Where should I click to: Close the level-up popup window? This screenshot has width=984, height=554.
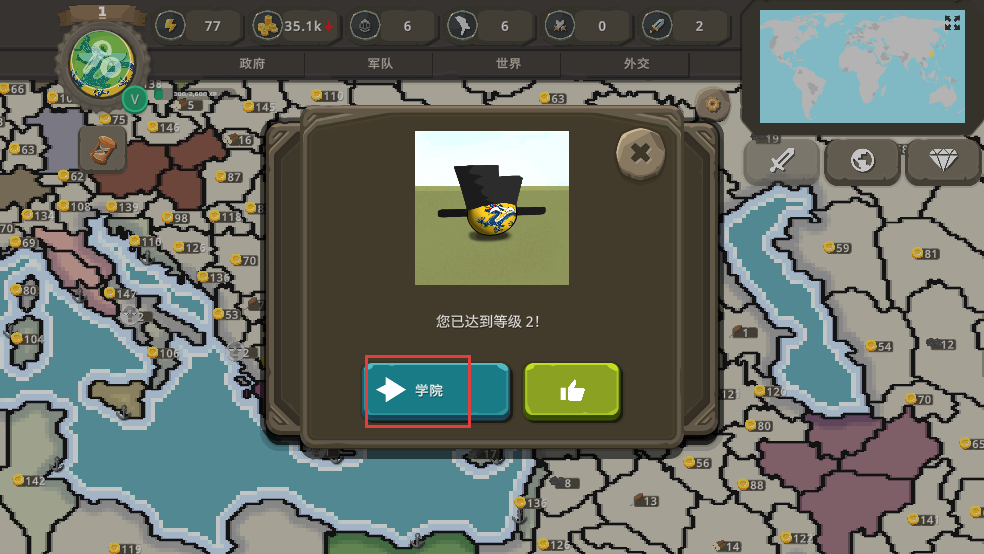pyautogui.click(x=640, y=153)
